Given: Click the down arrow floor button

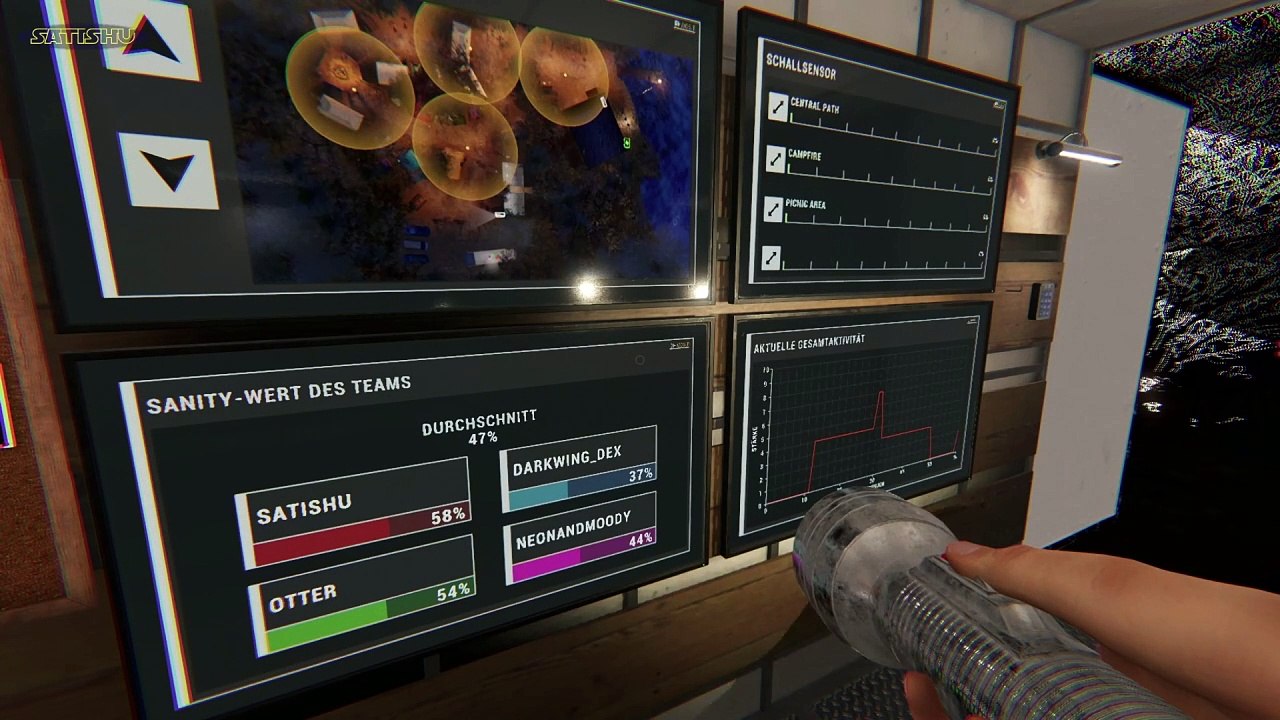Looking at the screenshot, I should (167, 170).
